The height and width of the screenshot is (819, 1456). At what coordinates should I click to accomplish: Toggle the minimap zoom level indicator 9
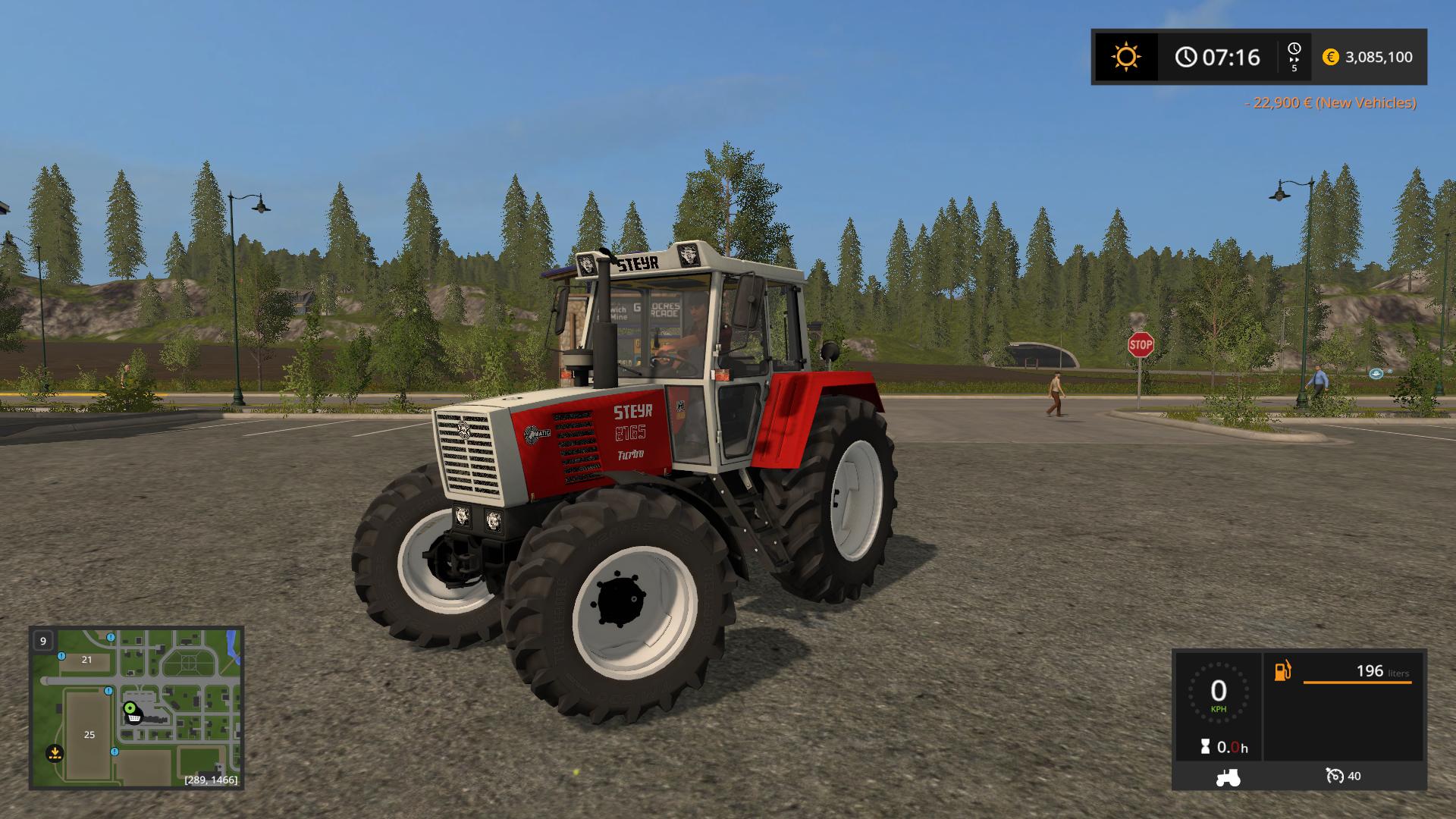(42, 641)
